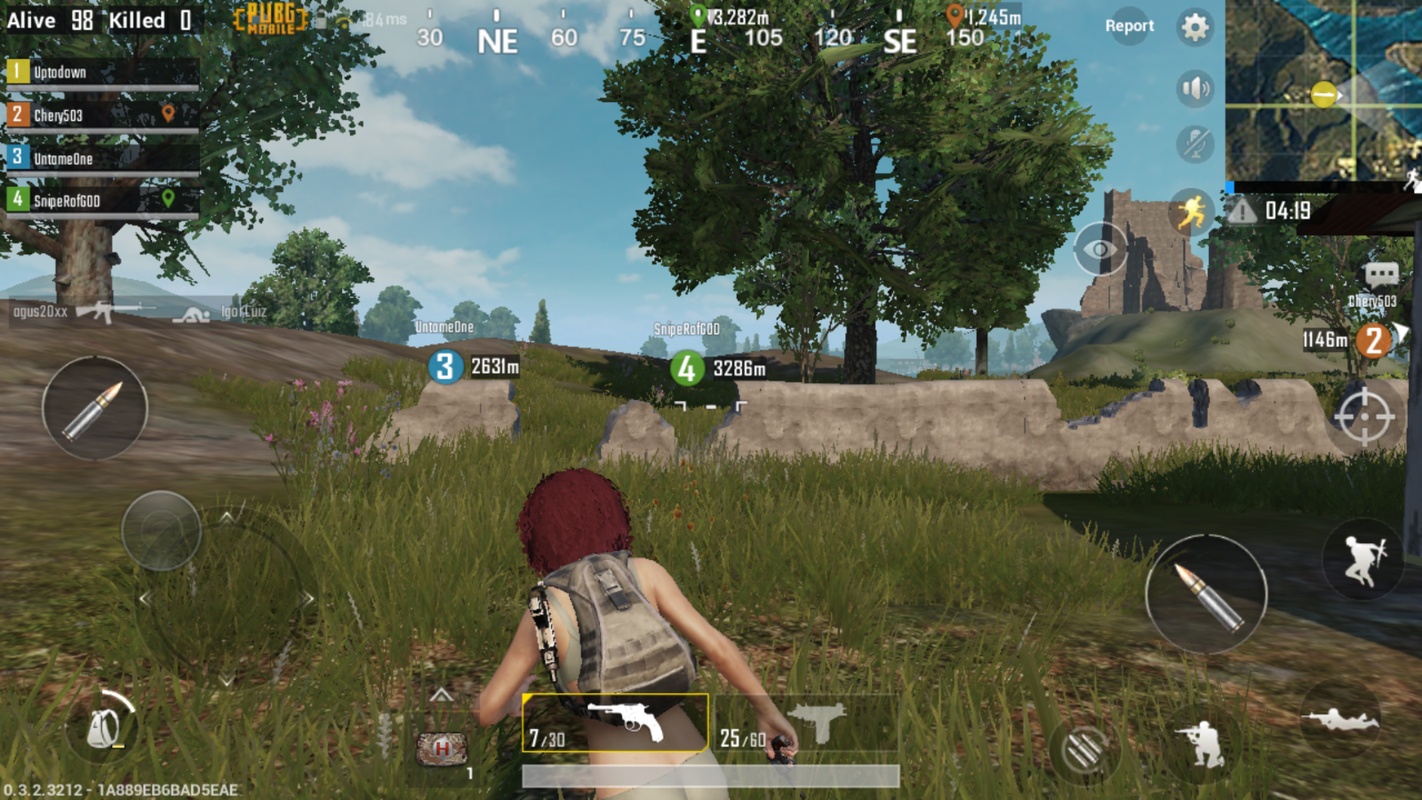Toggle the microphone icon

[x=1194, y=145]
